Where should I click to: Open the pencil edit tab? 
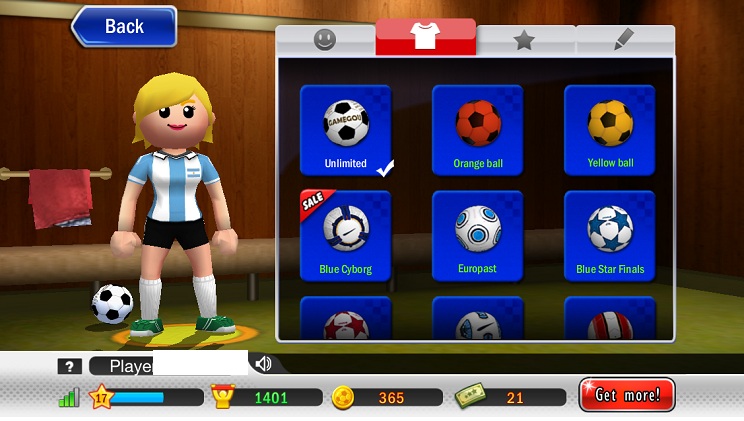point(624,40)
